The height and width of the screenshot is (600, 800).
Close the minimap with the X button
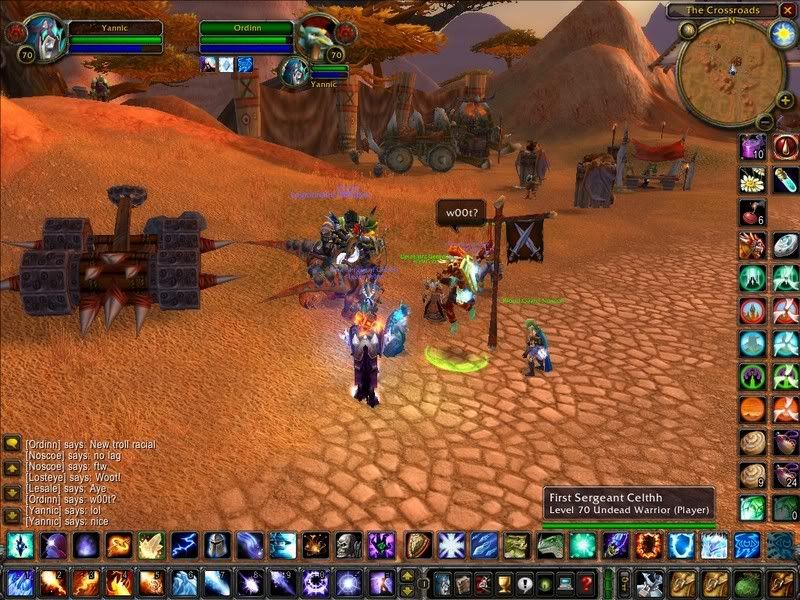click(787, 10)
